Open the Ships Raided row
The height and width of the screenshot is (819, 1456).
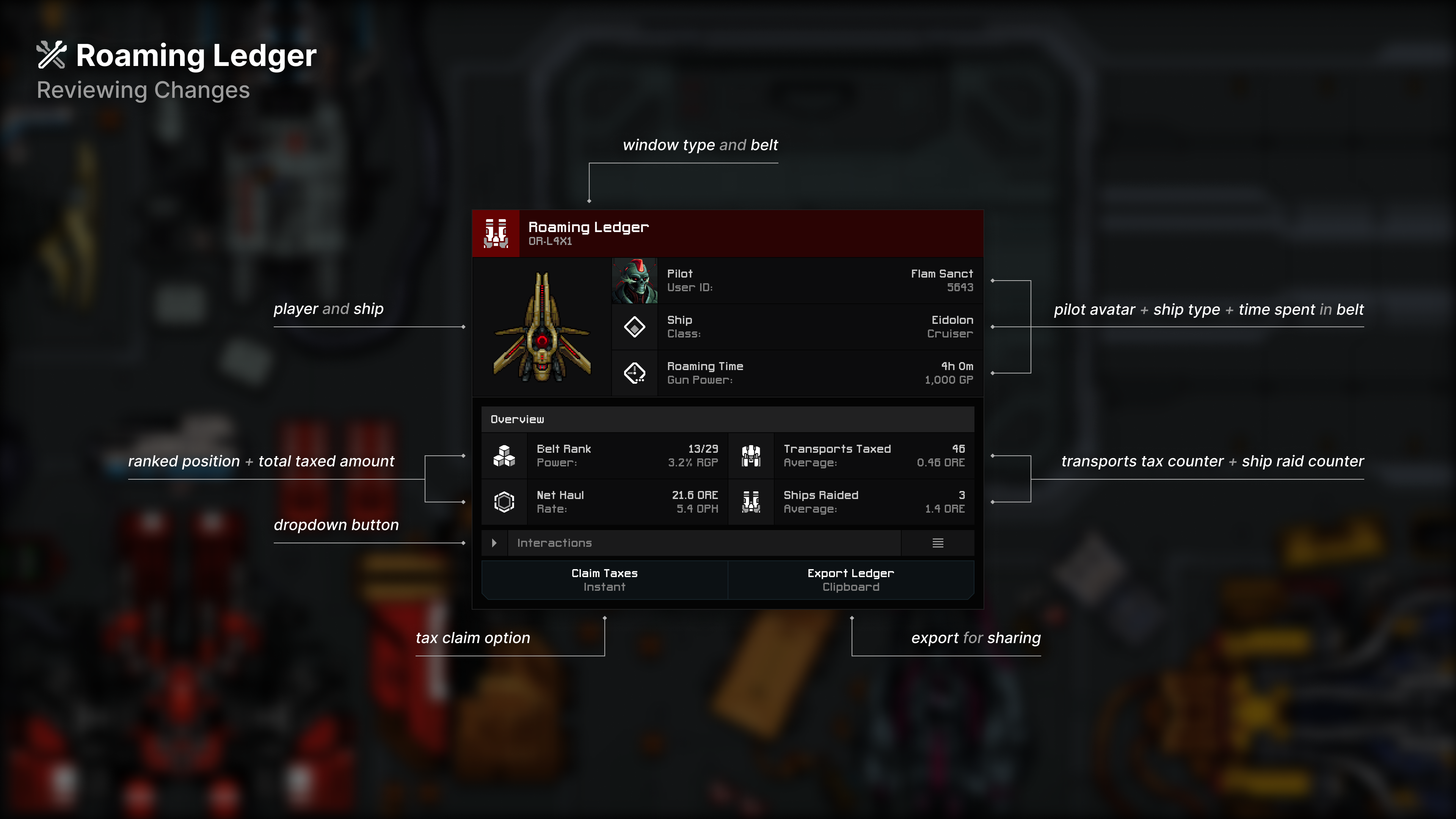(x=851, y=502)
